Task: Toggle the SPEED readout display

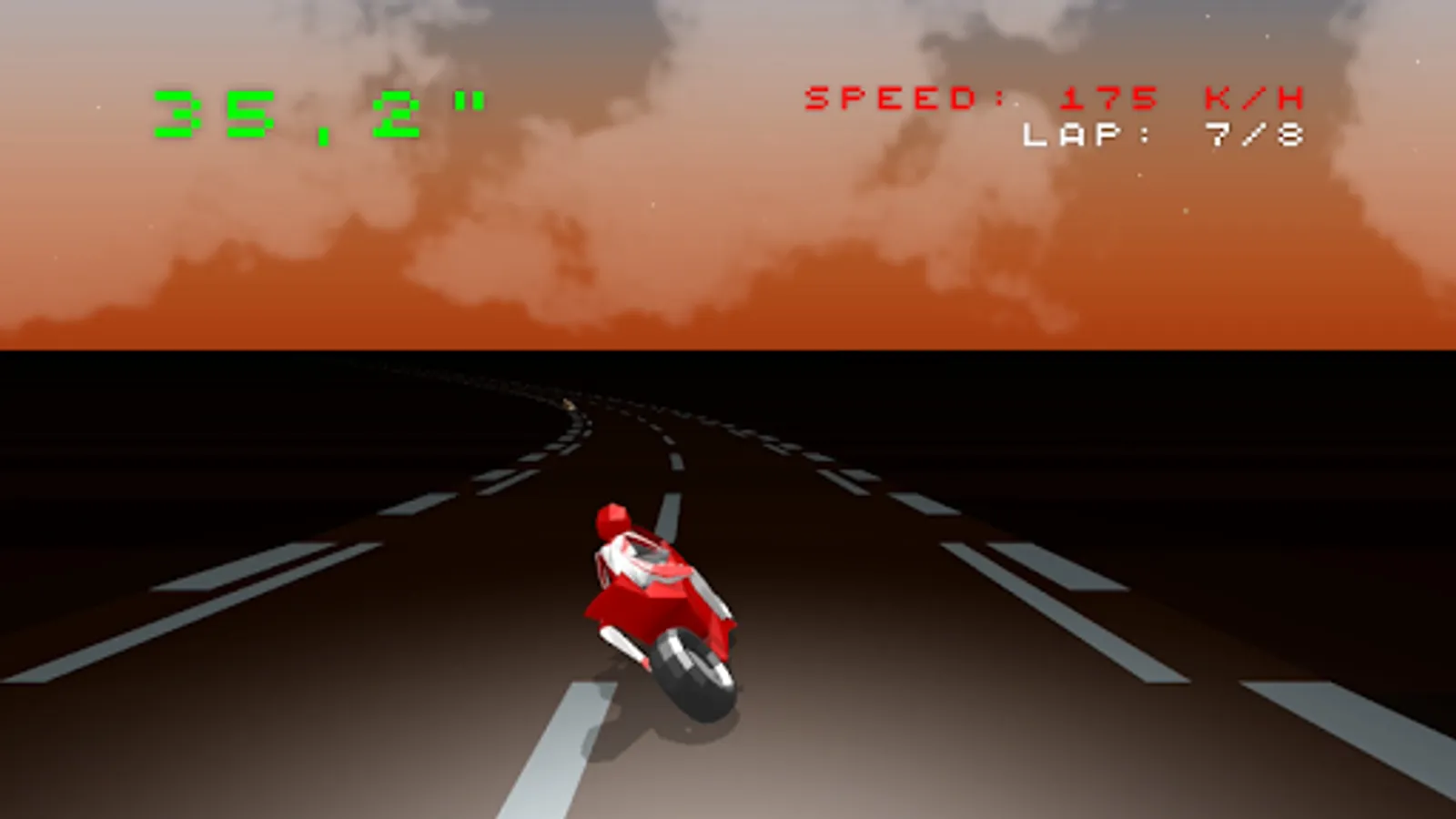Action: click(905, 98)
